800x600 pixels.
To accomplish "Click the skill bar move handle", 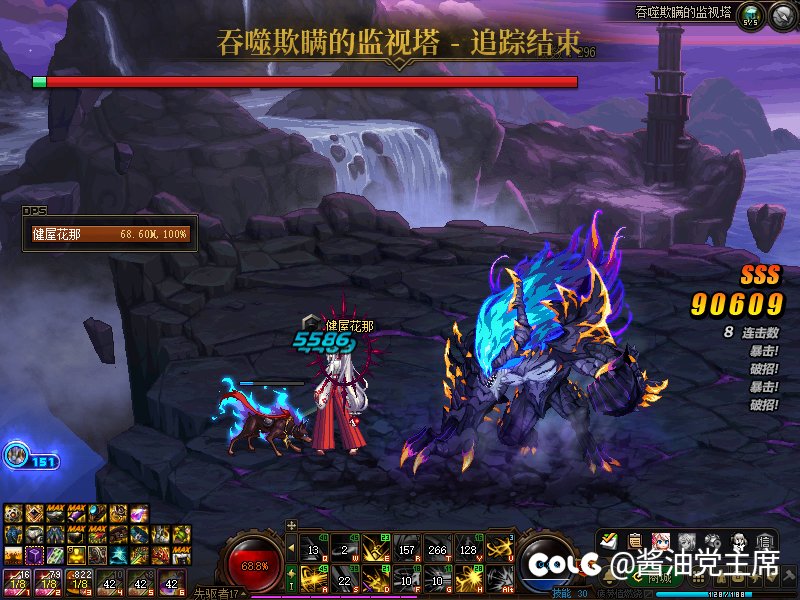I will click(x=291, y=524).
